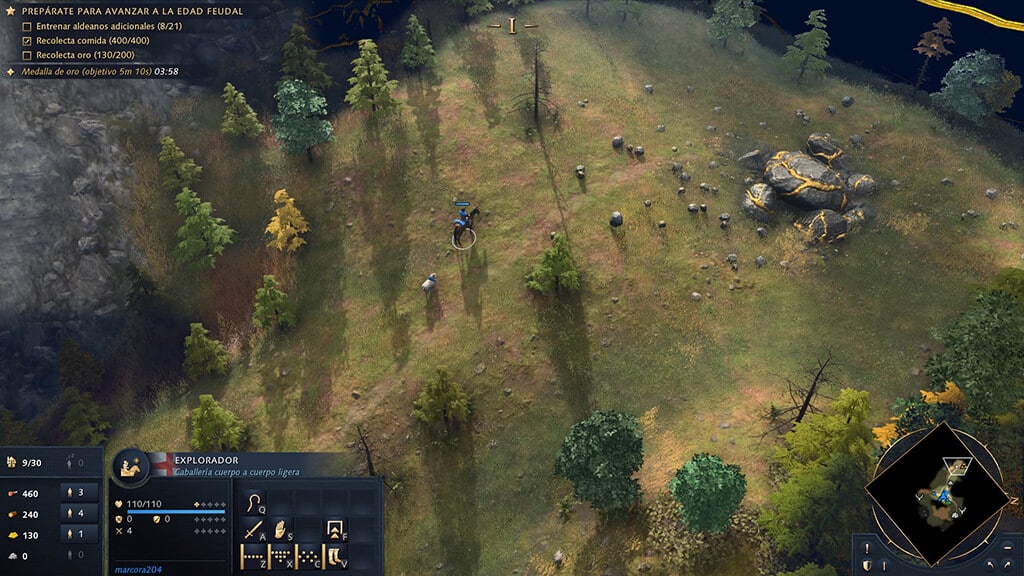
Task: Activate the shepherd's crook ability
Action: [x=254, y=501]
